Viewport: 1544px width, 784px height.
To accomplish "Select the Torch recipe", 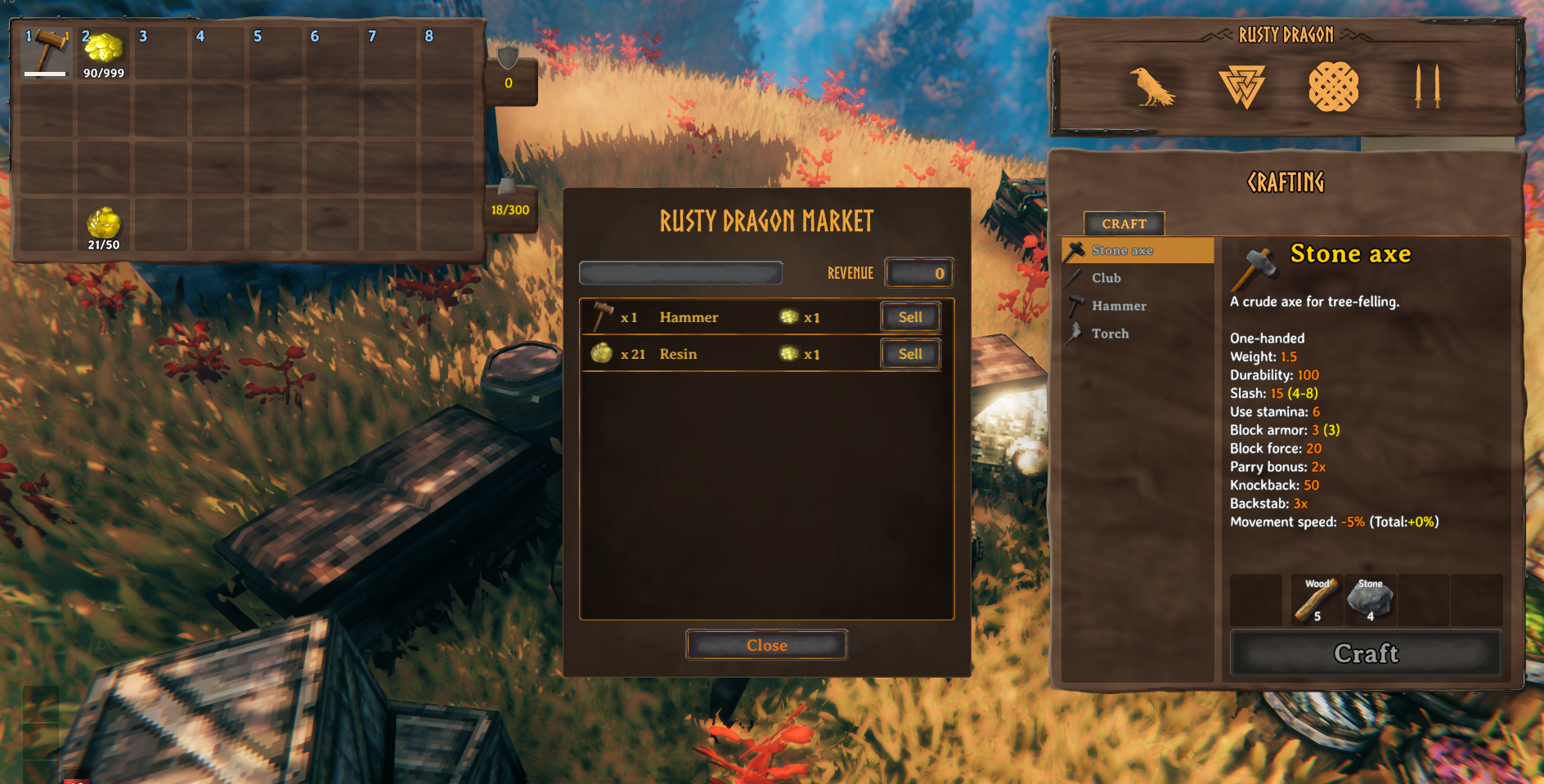I will tap(1110, 334).
